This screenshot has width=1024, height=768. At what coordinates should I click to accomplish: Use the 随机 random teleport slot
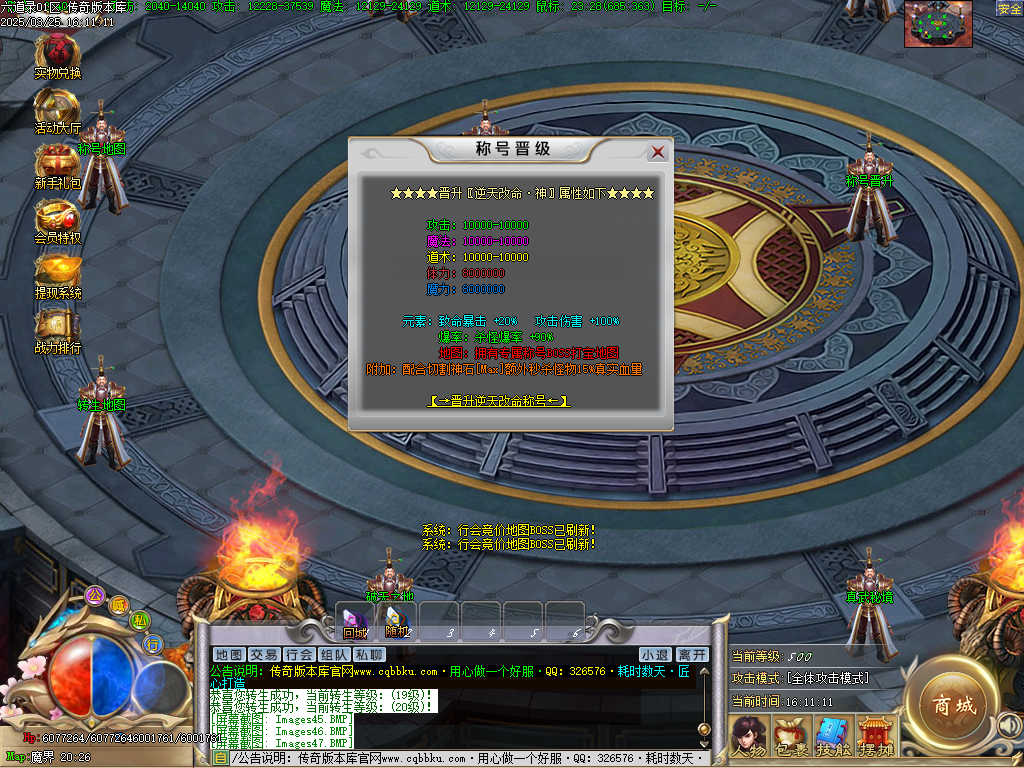397,622
